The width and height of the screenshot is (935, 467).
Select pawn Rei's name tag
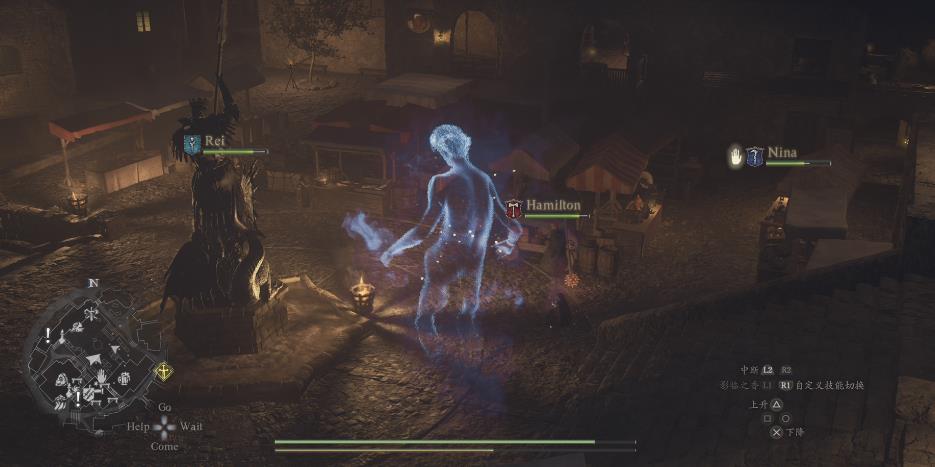tap(215, 142)
